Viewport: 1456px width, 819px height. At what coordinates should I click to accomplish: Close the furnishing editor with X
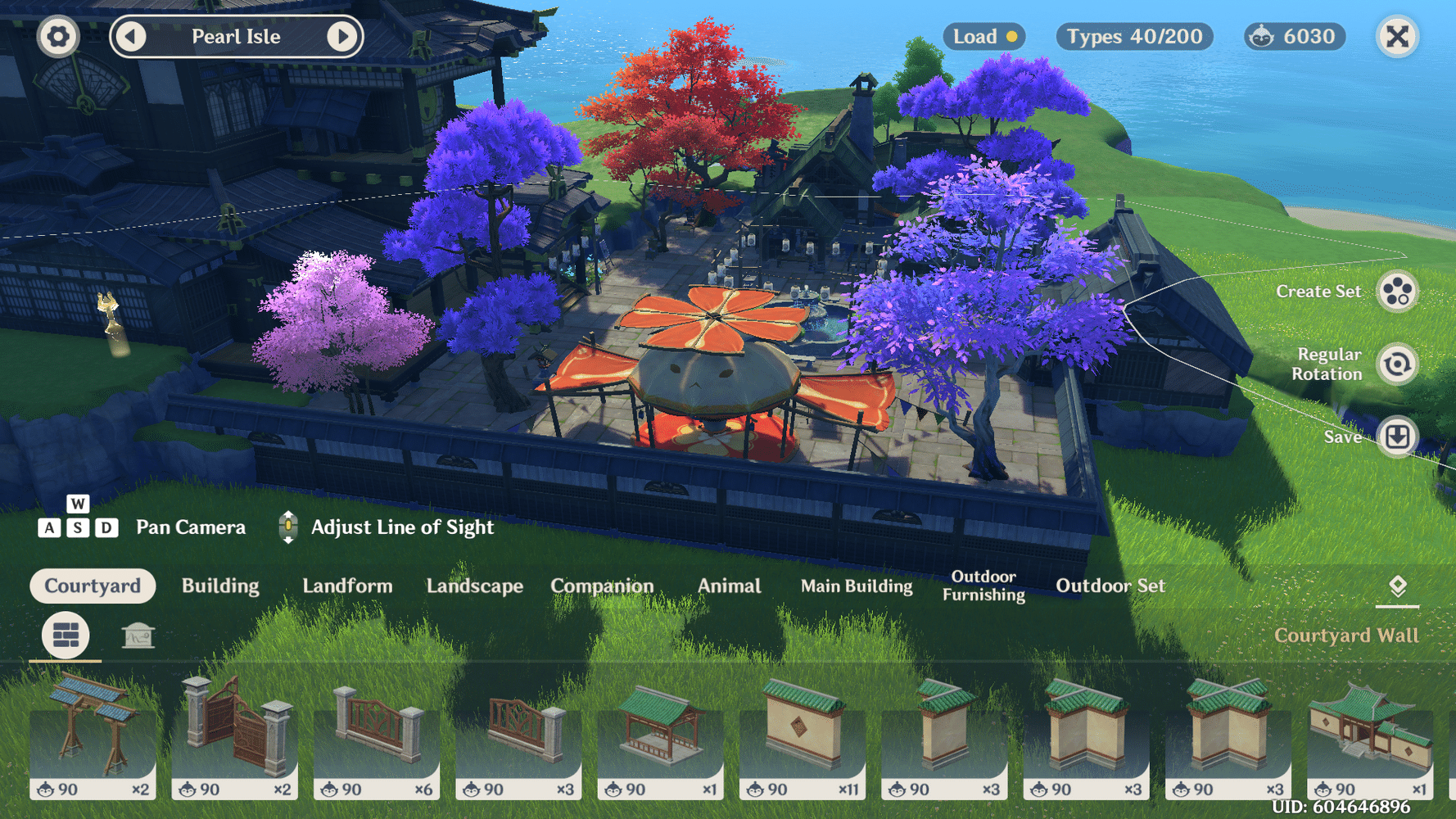pos(1397,37)
